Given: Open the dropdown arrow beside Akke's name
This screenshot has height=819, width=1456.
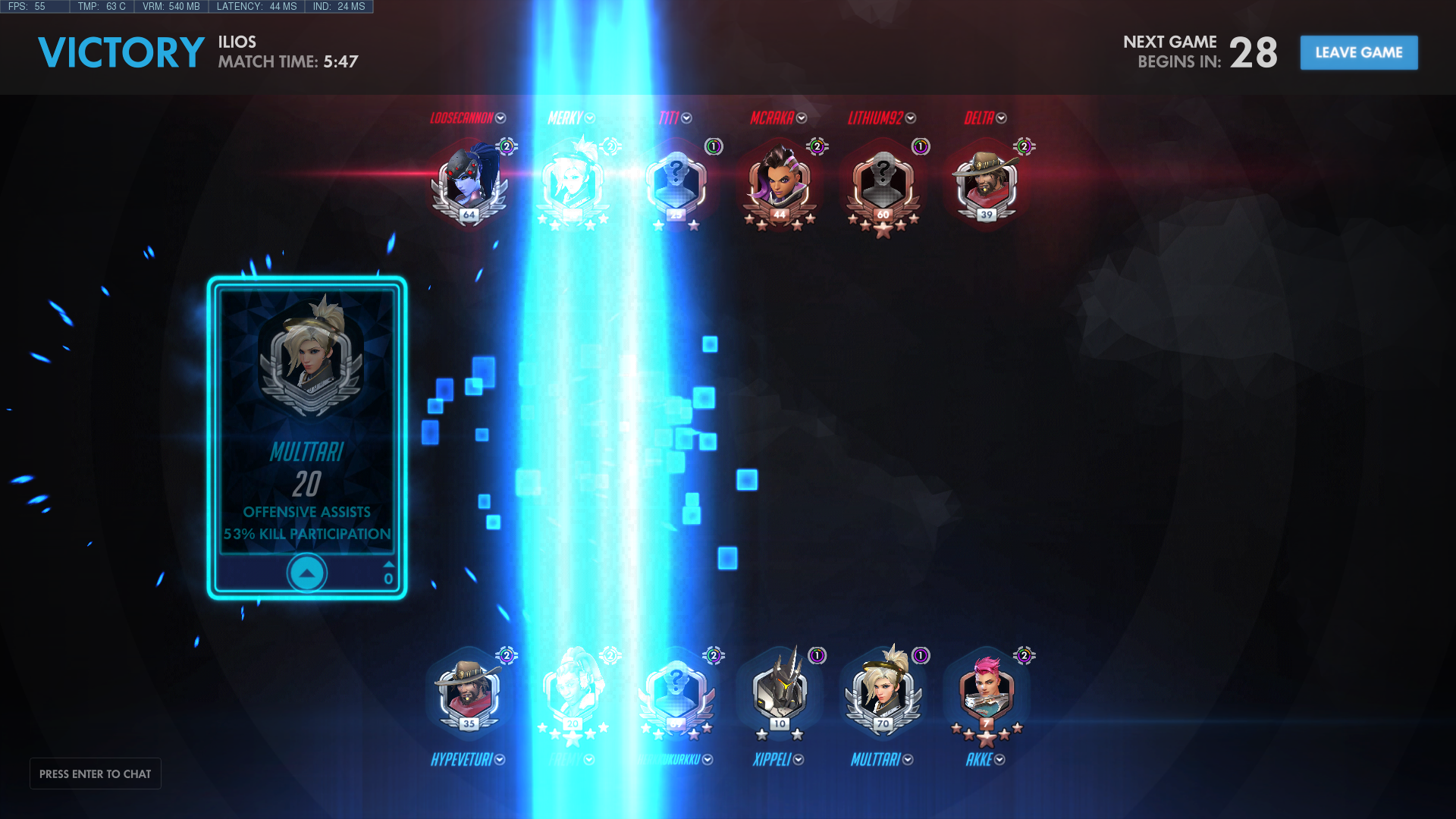Looking at the screenshot, I should point(999,760).
